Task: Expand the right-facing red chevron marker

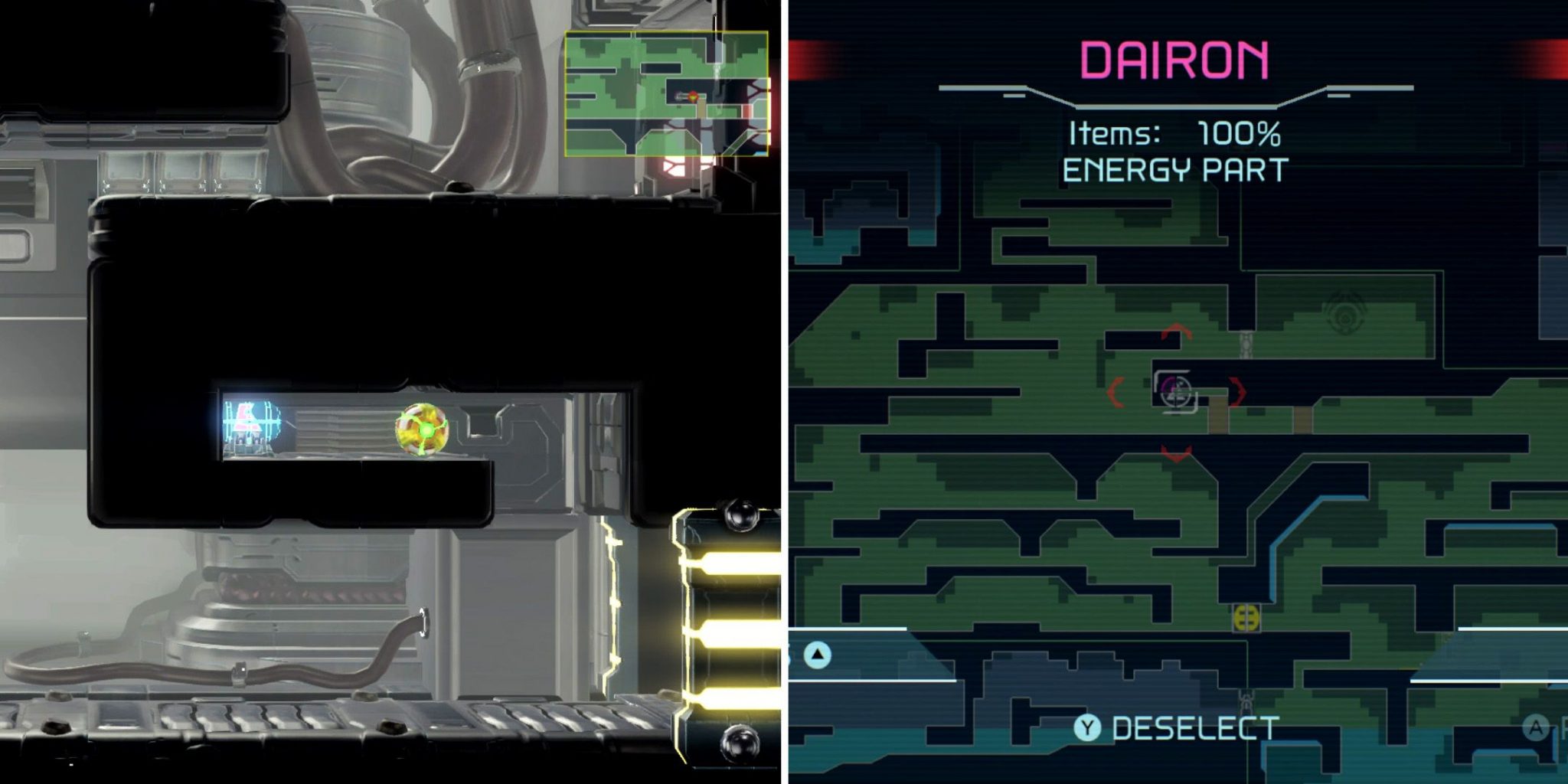Action: pyautogui.click(x=1239, y=392)
